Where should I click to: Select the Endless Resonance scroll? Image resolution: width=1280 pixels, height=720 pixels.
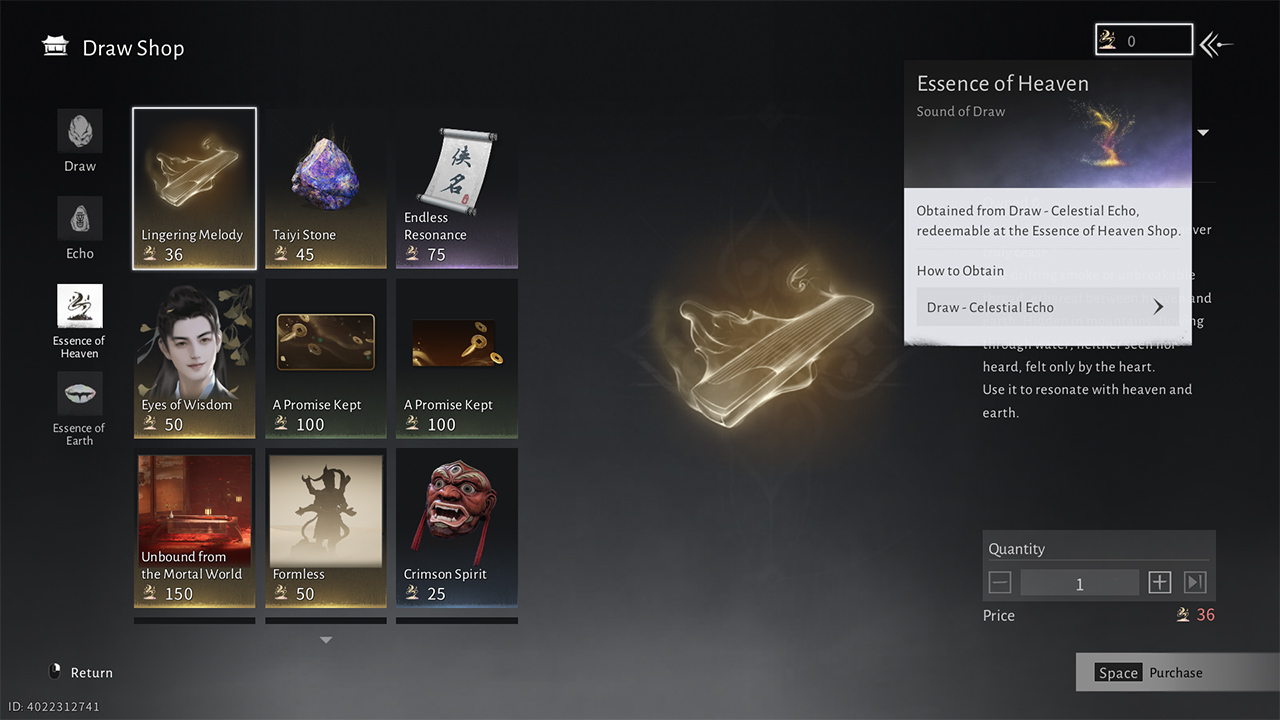[x=457, y=189]
